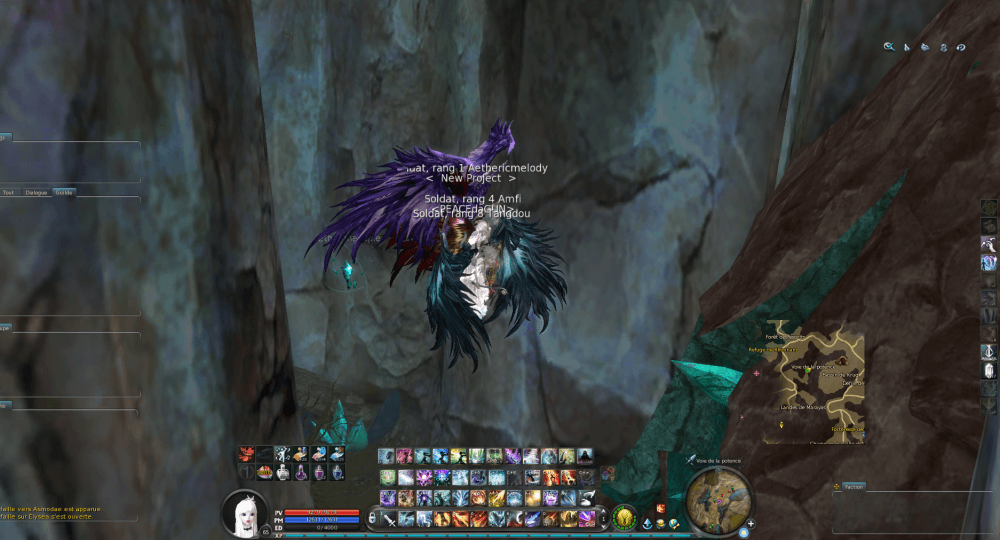Click the white crystal icon on side bar

point(989,370)
